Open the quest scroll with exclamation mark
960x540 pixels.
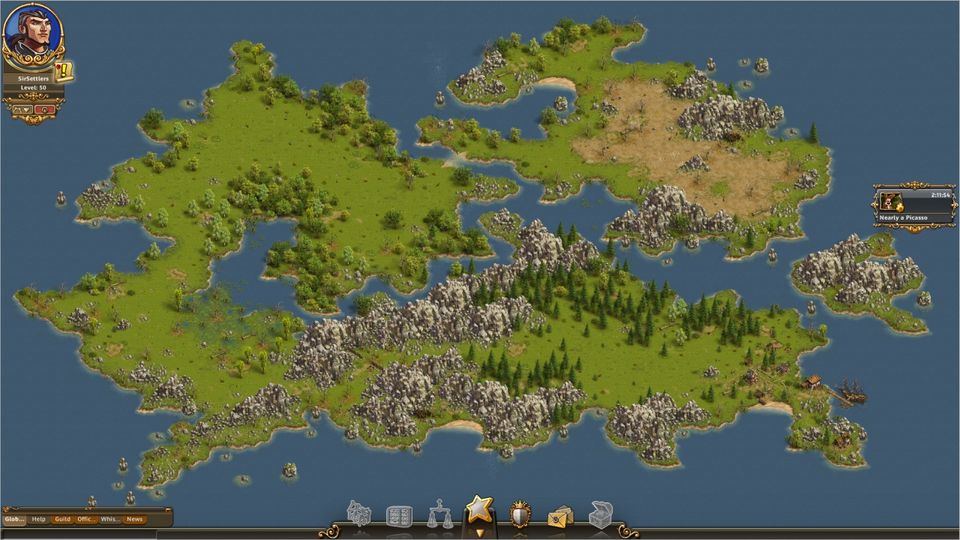pyautogui.click(x=64, y=71)
